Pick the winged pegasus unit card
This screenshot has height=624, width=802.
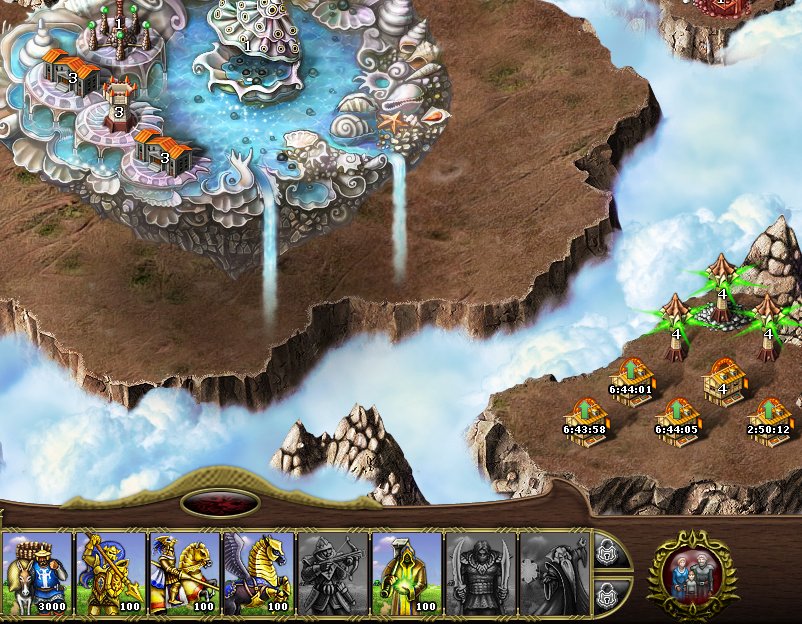pyautogui.click(x=260, y=573)
